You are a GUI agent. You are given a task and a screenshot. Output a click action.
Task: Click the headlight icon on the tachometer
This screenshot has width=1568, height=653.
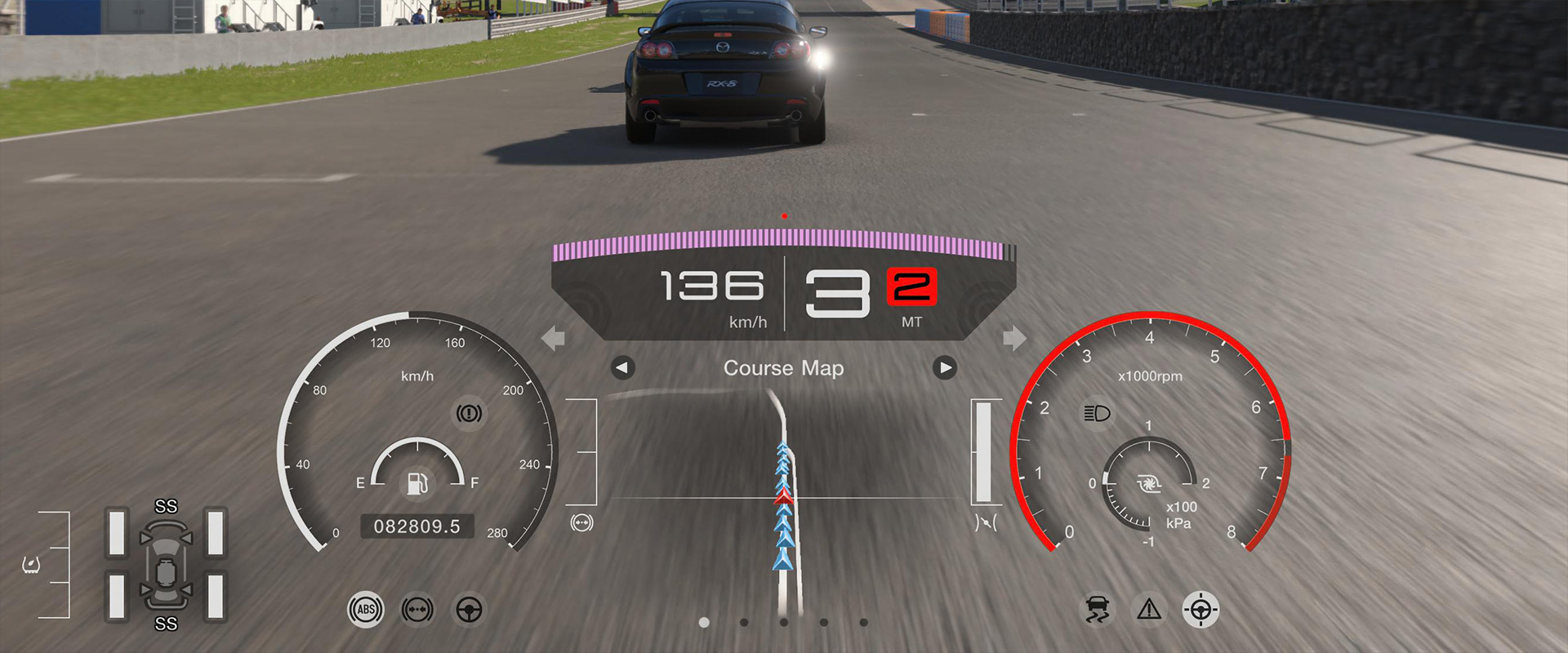pyautogui.click(x=1099, y=413)
